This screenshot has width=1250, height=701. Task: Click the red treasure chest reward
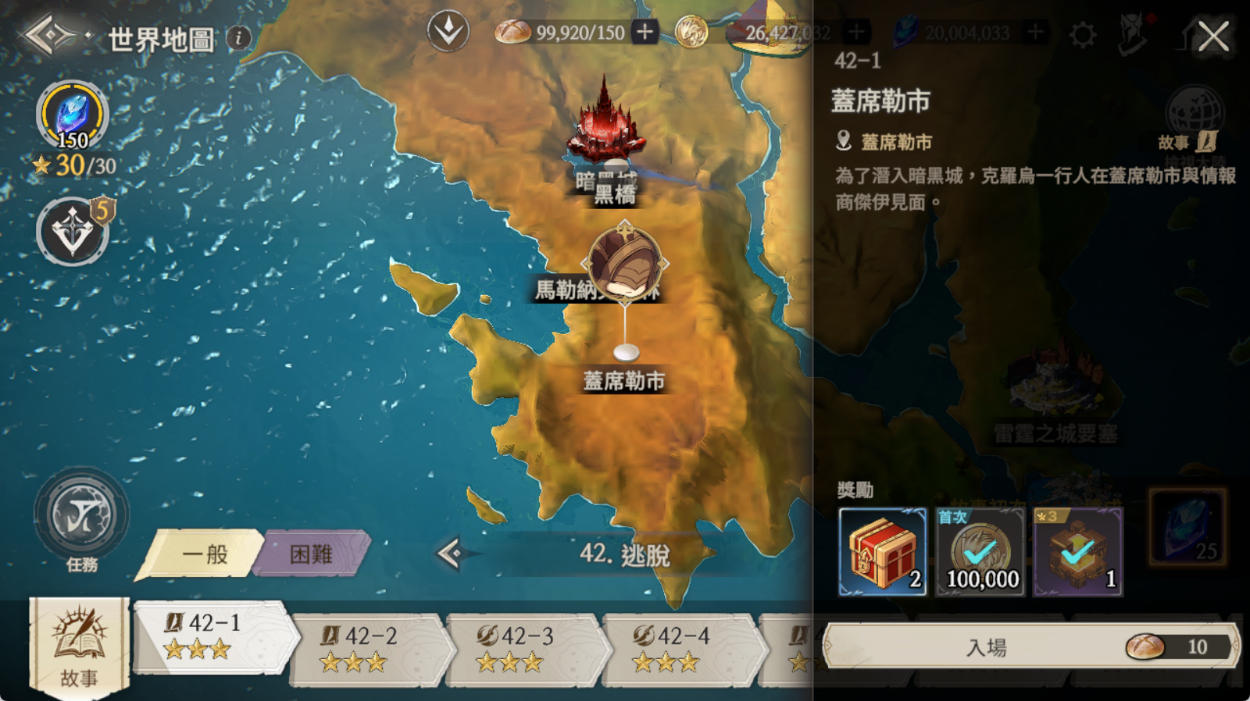(882, 551)
